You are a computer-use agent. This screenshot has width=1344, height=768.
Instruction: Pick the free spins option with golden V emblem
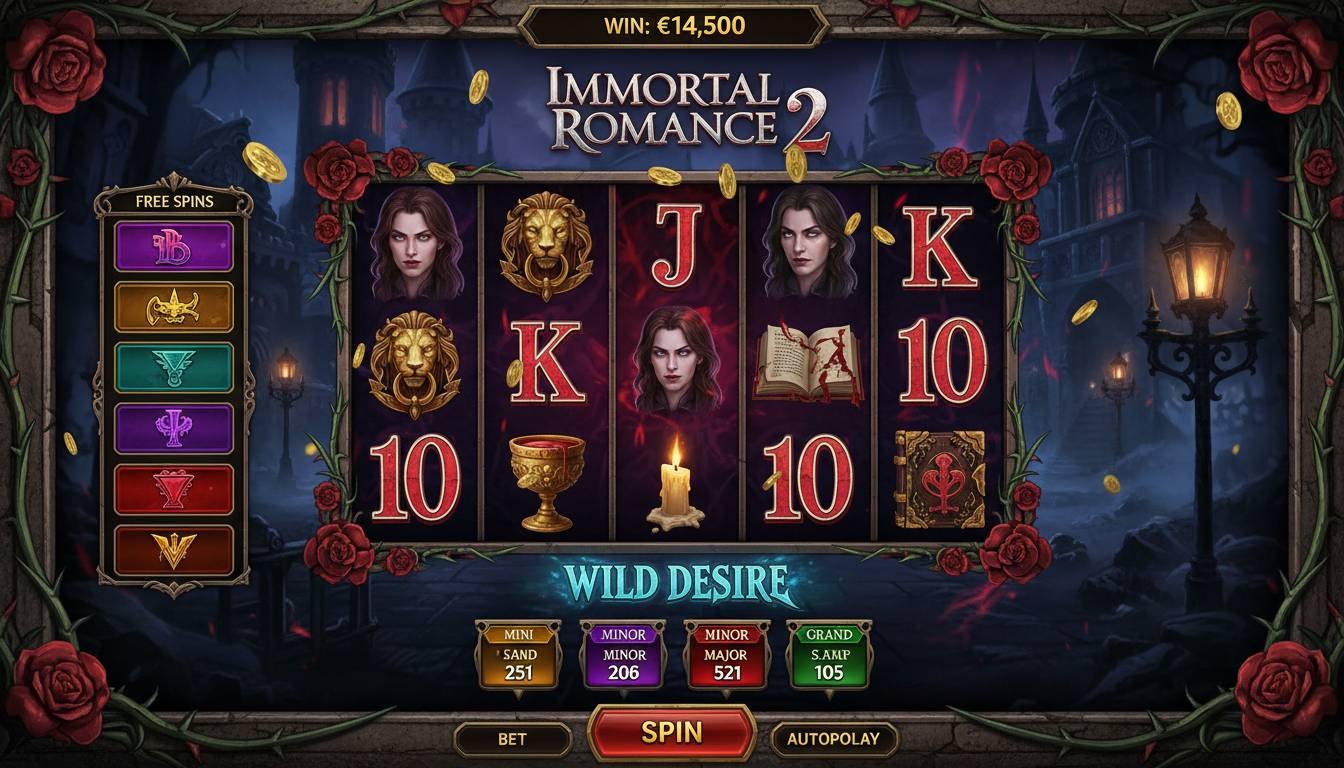coord(174,550)
